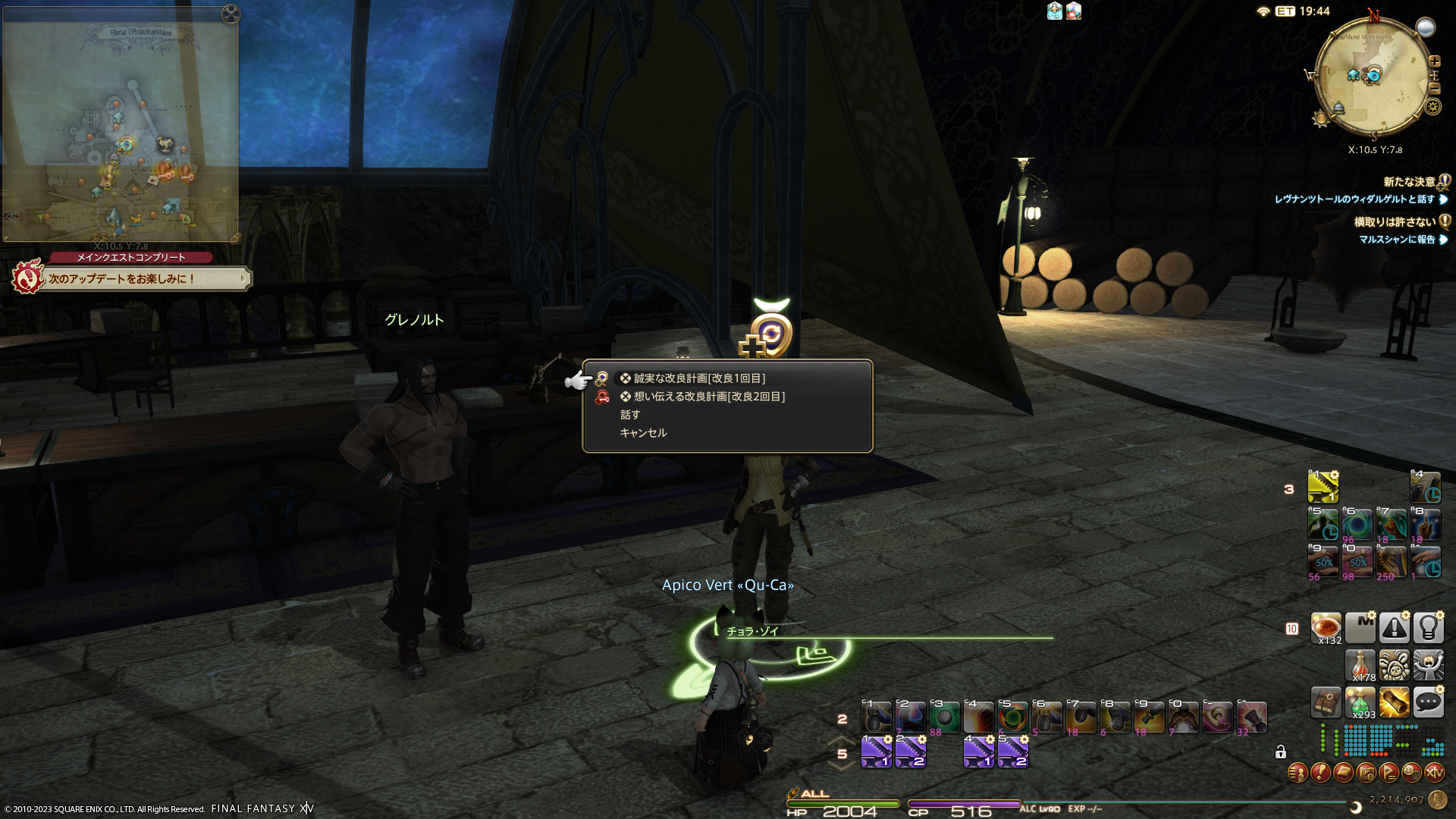Image resolution: width=1456 pixels, height=819 pixels.
Task: Use the green potion item x293
Action: tap(1360, 703)
